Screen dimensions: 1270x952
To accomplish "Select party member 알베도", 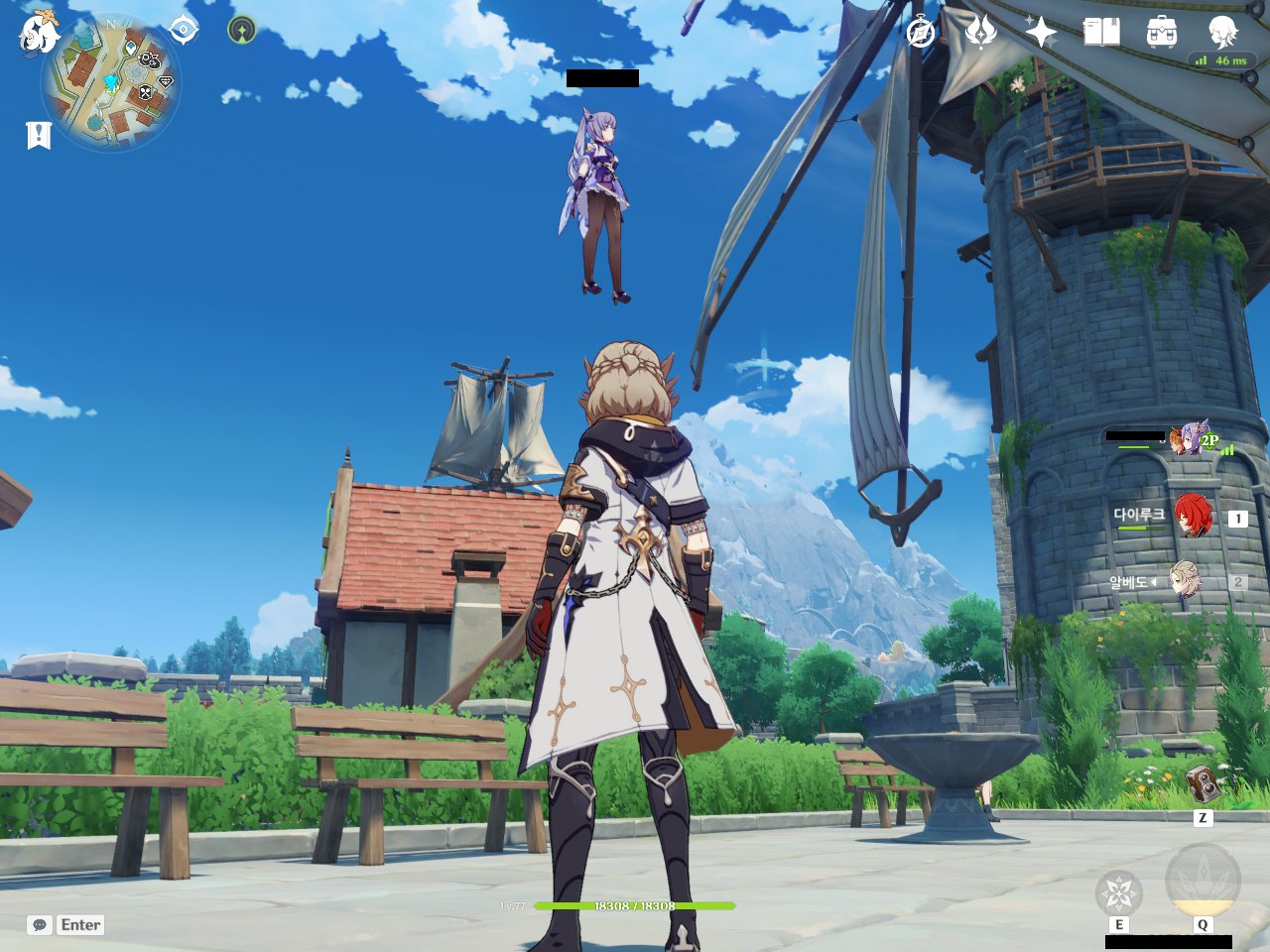I will pyautogui.click(x=1185, y=581).
